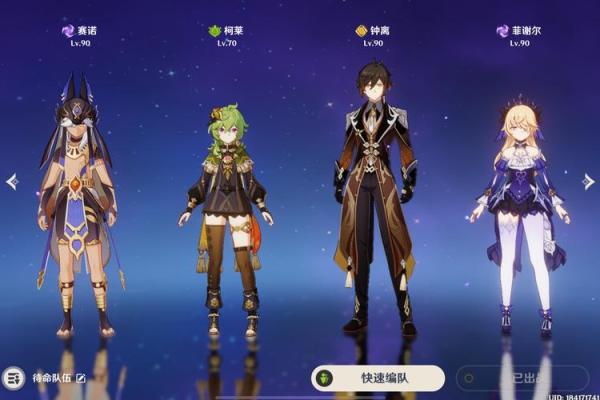Click the greyed-out 已出战 deploy button
The image size is (600, 400).
[518, 378]
